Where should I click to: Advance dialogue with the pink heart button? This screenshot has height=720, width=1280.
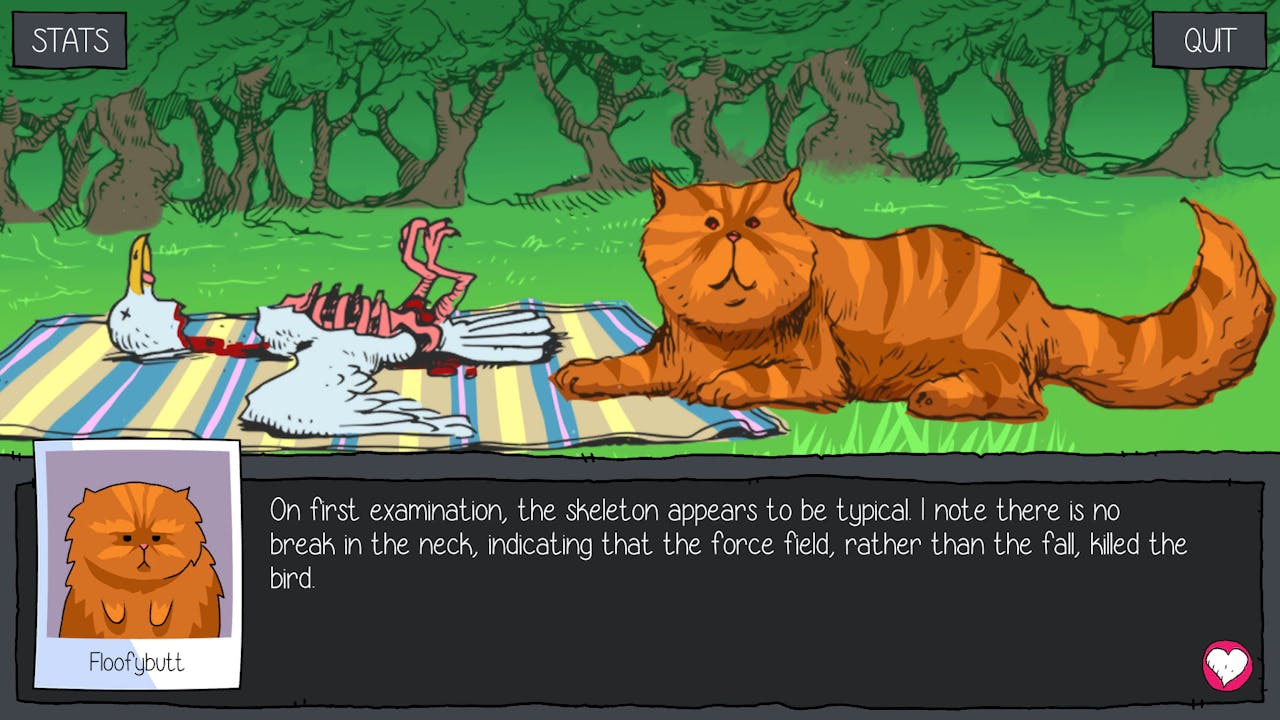pos(1227,665)
